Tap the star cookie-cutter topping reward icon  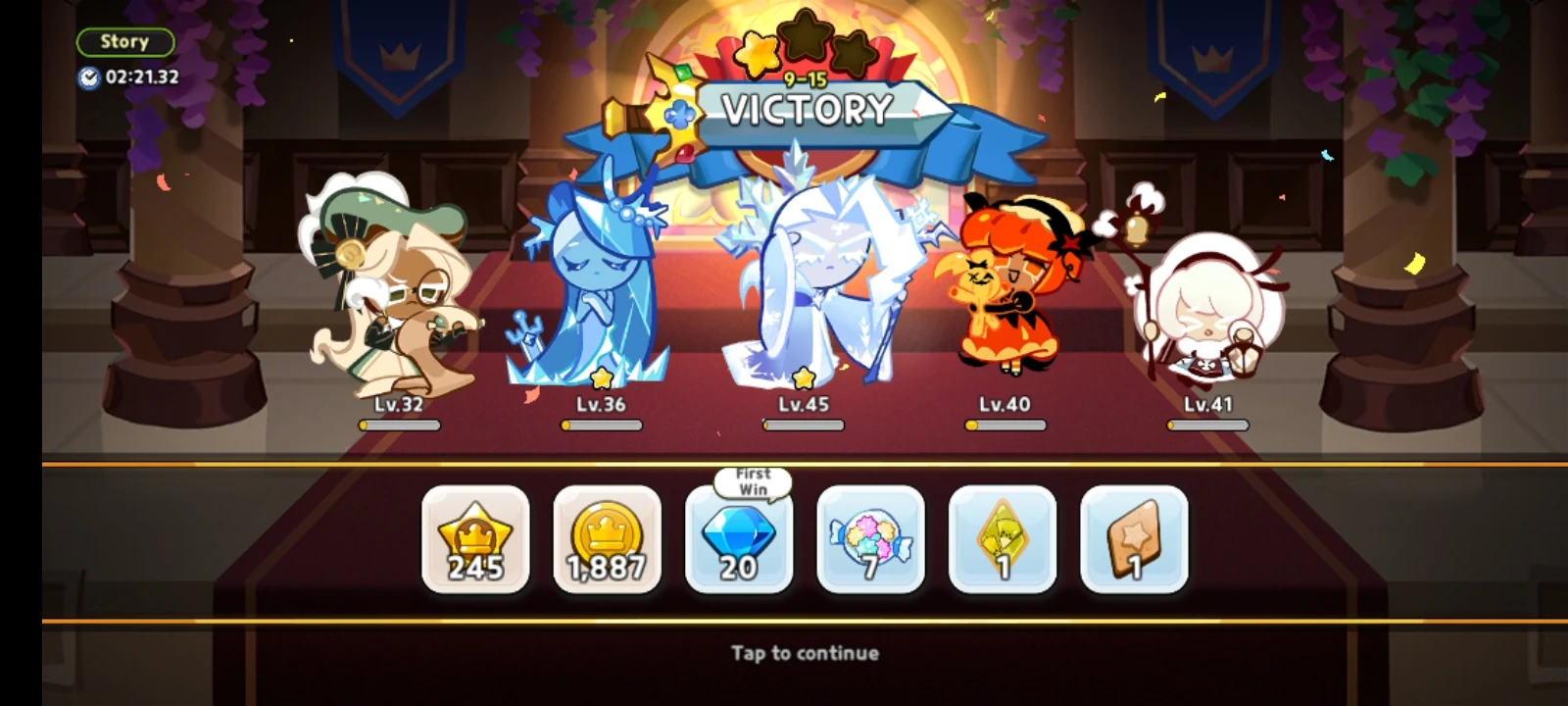[1134, 539]
